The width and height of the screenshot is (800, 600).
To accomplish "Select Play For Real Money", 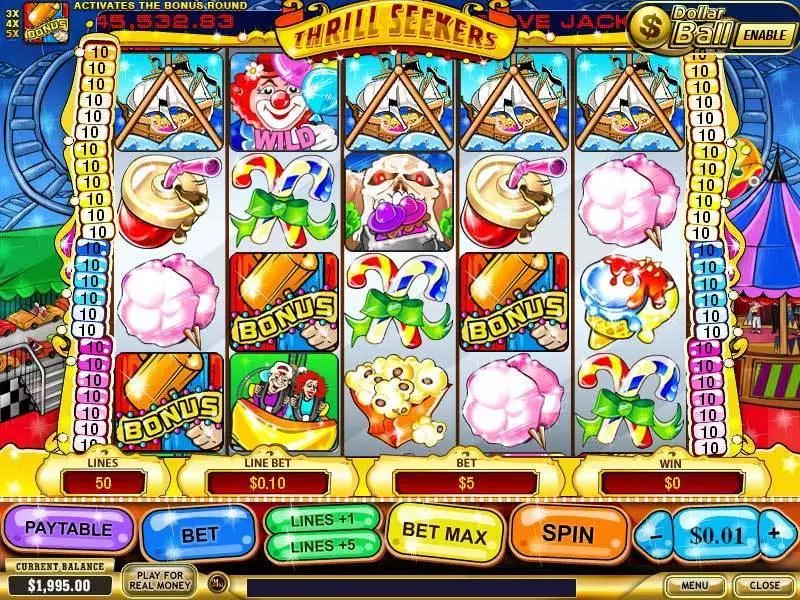I will pyautogui.click(x=158, y=579).
